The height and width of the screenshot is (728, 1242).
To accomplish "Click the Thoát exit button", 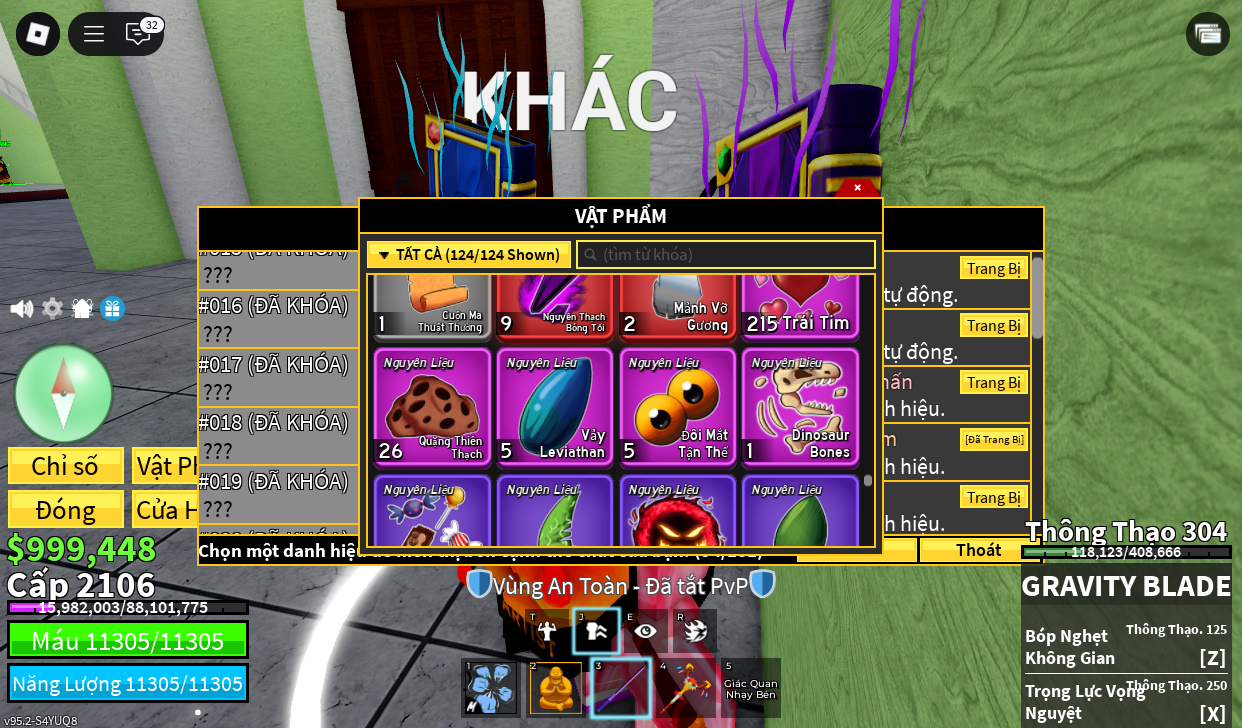I will pyautogui.click(x=978, y=550).
